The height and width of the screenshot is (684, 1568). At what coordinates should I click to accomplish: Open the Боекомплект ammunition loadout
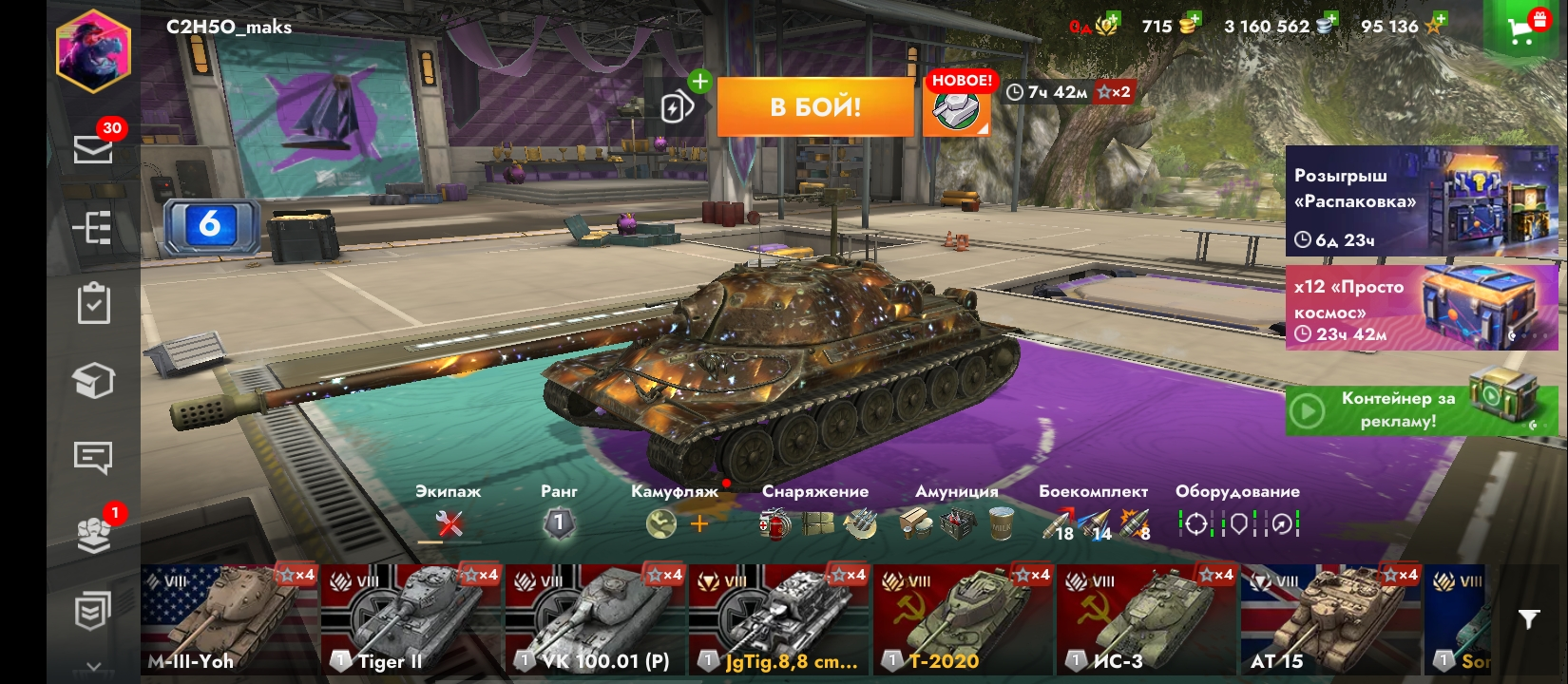pos(1094,522)
